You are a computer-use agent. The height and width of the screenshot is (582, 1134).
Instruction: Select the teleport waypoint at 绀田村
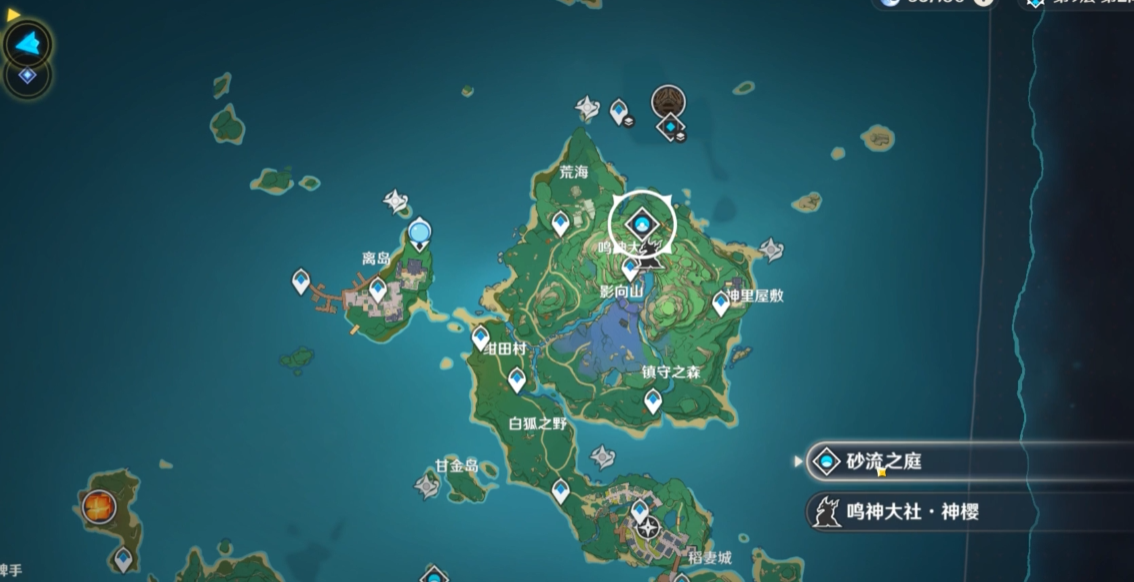point(481,337)
